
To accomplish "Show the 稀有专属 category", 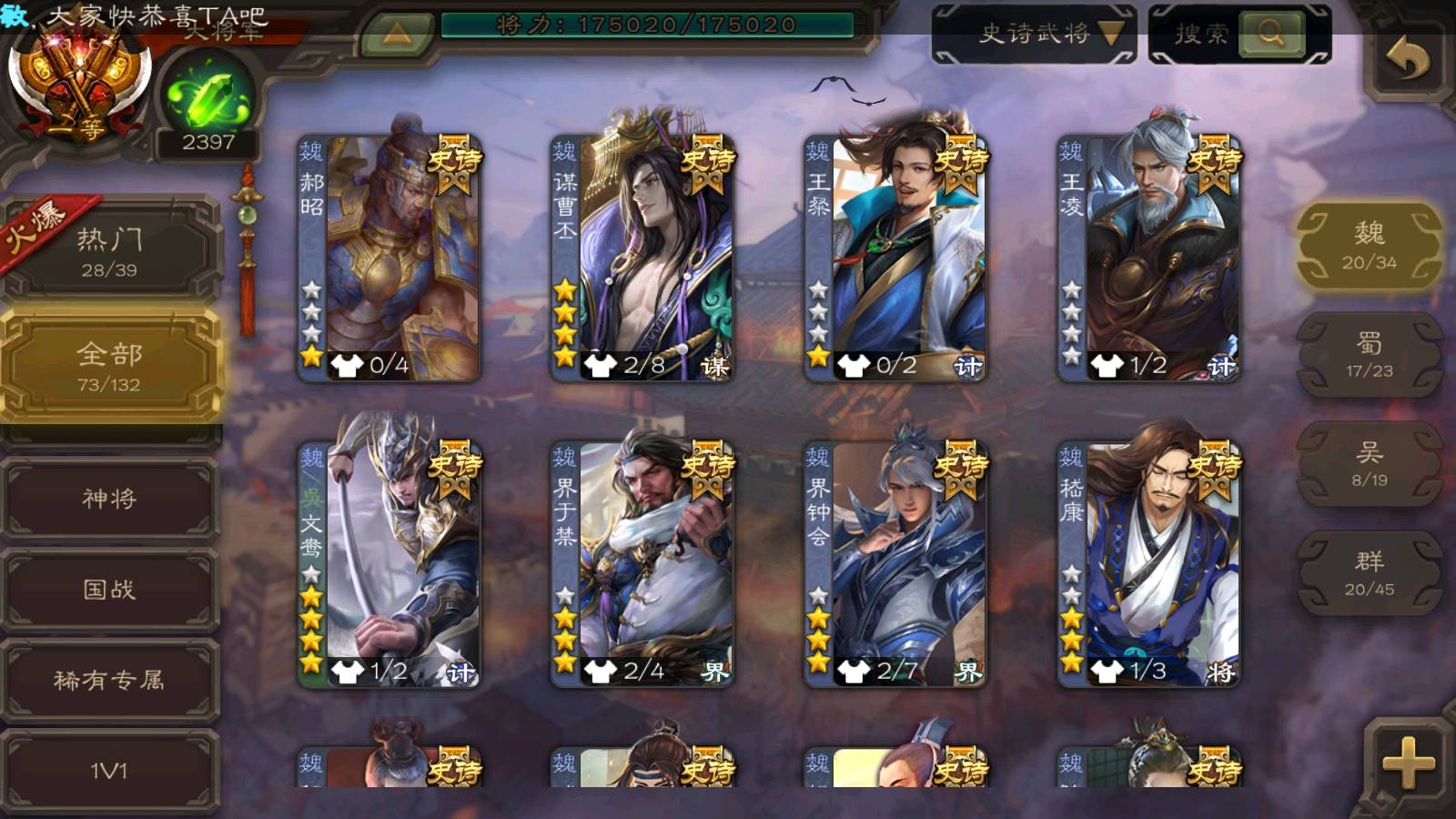I will [x=109, y=680].
